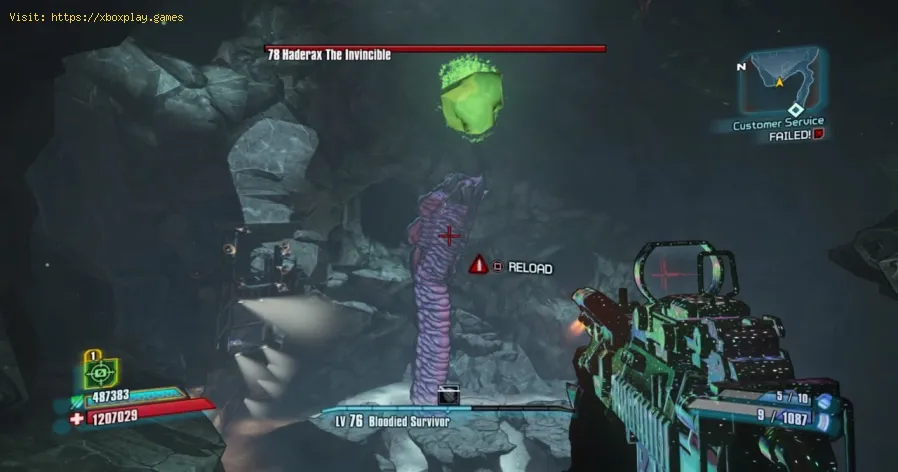
Task: Click the green action skill icon
Action: (101, 374)
